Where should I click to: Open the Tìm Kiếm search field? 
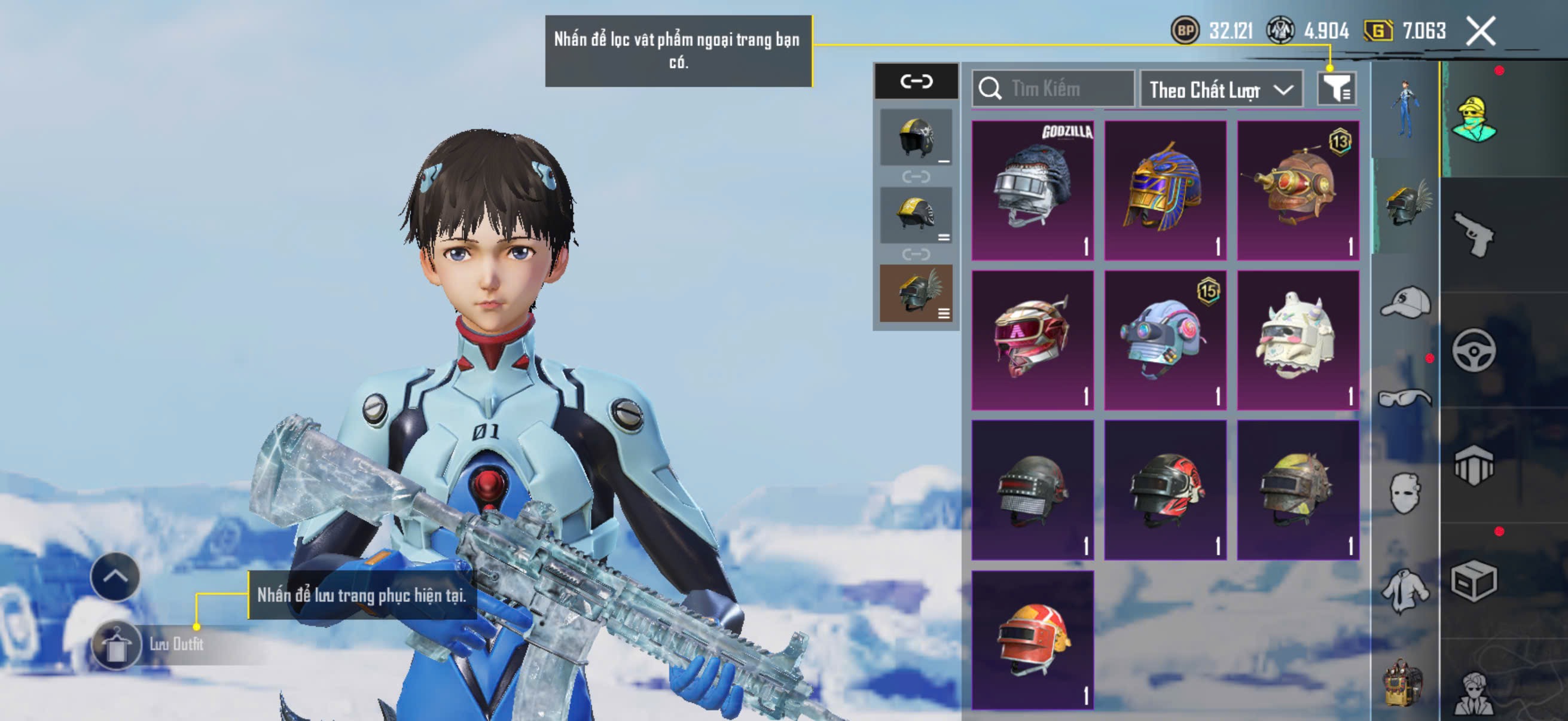tap(1054, 90)
